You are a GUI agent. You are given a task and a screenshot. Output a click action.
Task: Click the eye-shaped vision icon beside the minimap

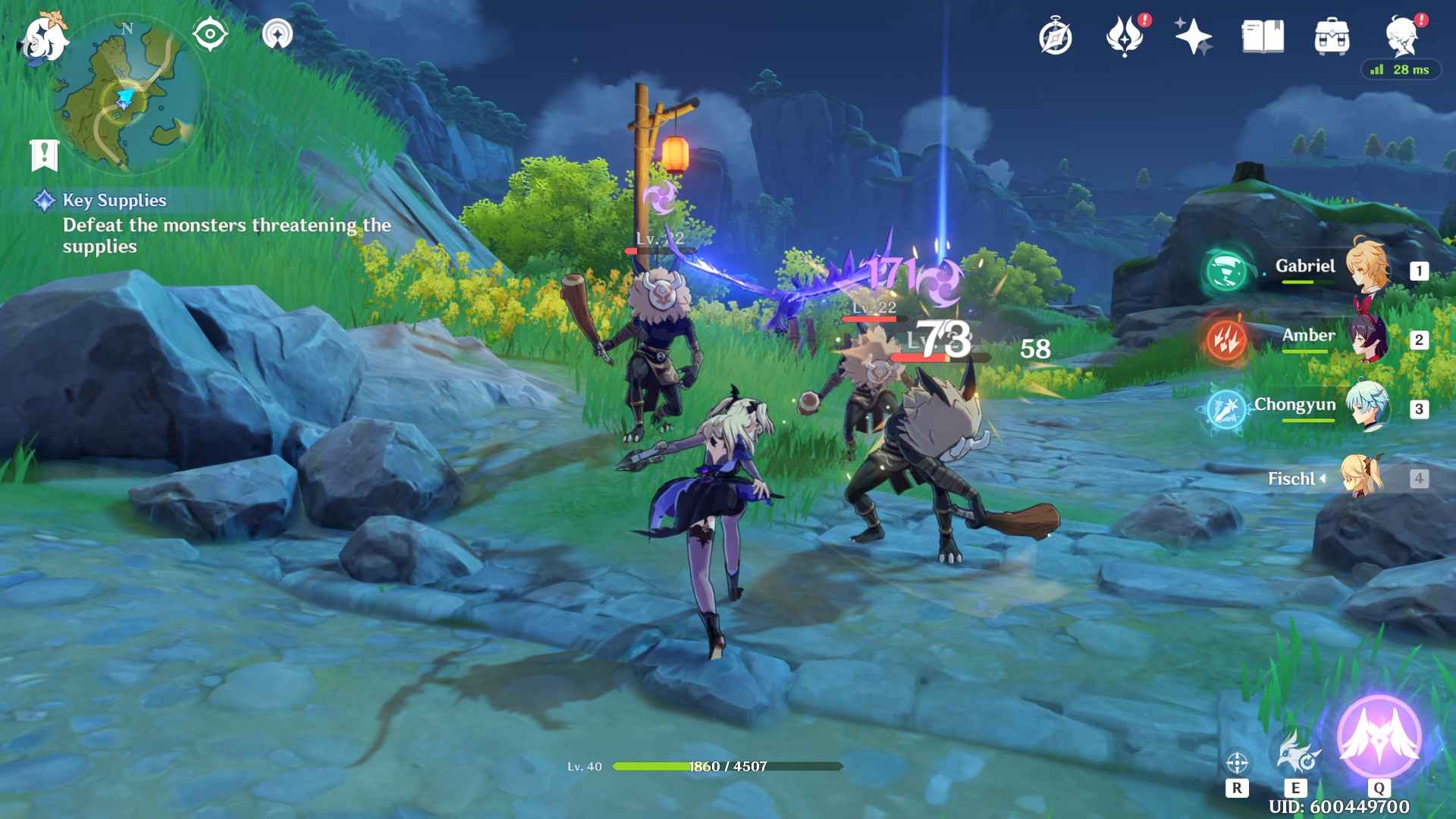tap(209, 33)
